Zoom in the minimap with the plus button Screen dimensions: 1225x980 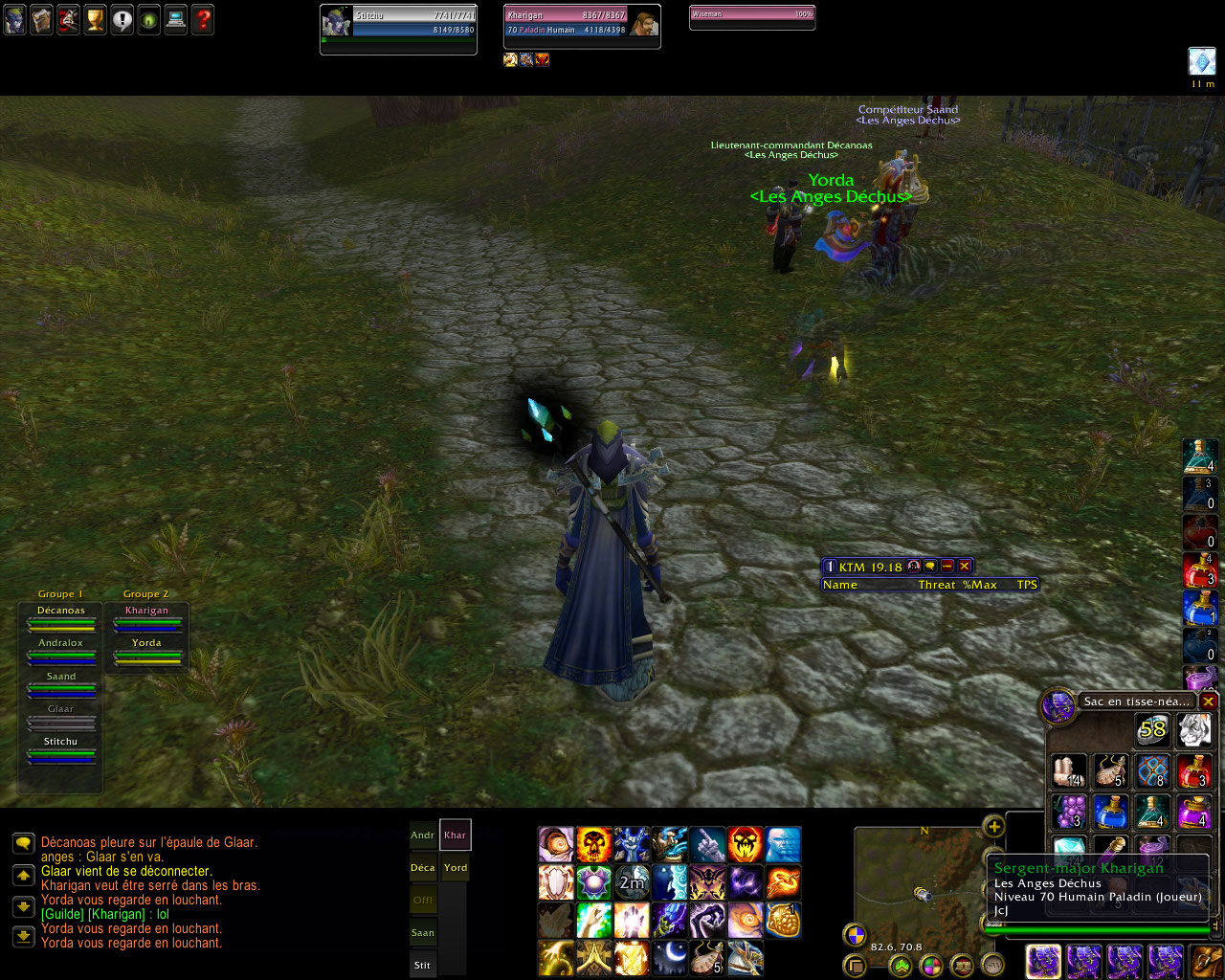coord(994,827)
